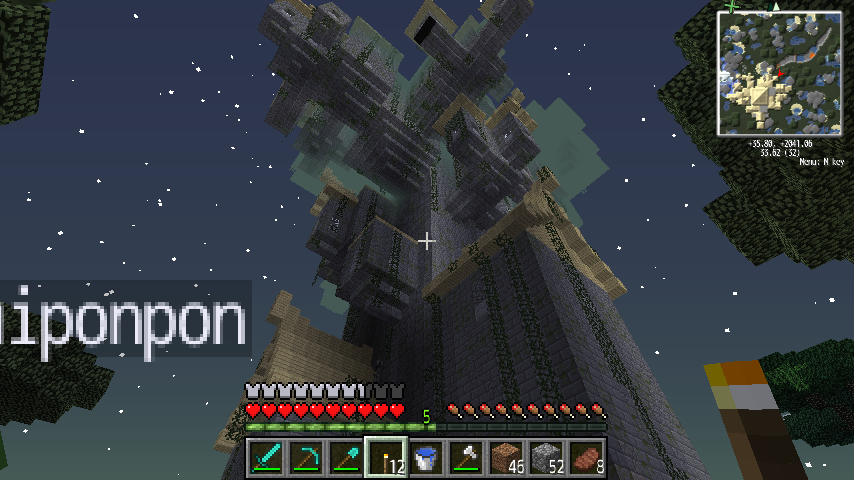This screenshot has height=480, width=854.
Task: Select the diamond shovel in the hotbar
Action: (345, 458)
